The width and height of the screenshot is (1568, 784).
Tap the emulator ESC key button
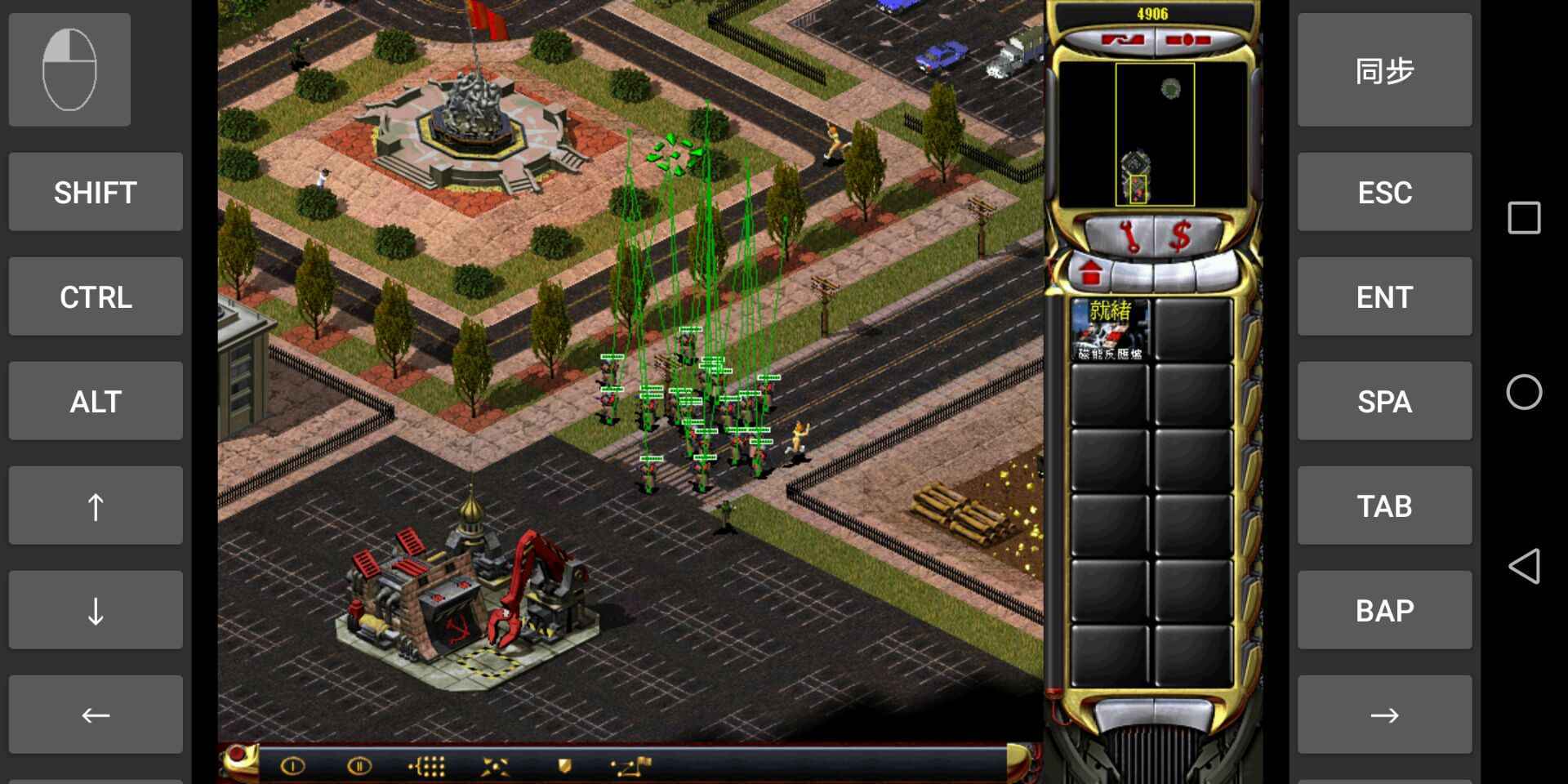pos(1384,193)
